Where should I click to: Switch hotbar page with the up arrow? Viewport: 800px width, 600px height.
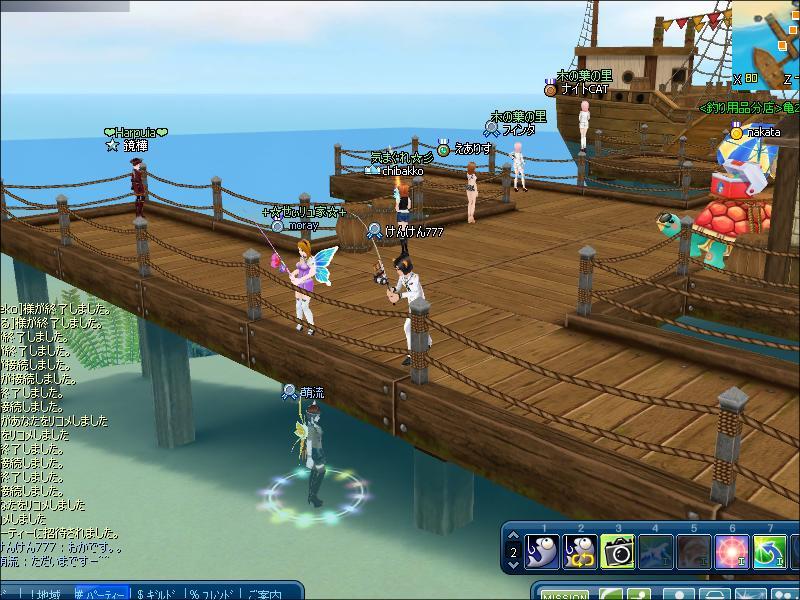513,537
